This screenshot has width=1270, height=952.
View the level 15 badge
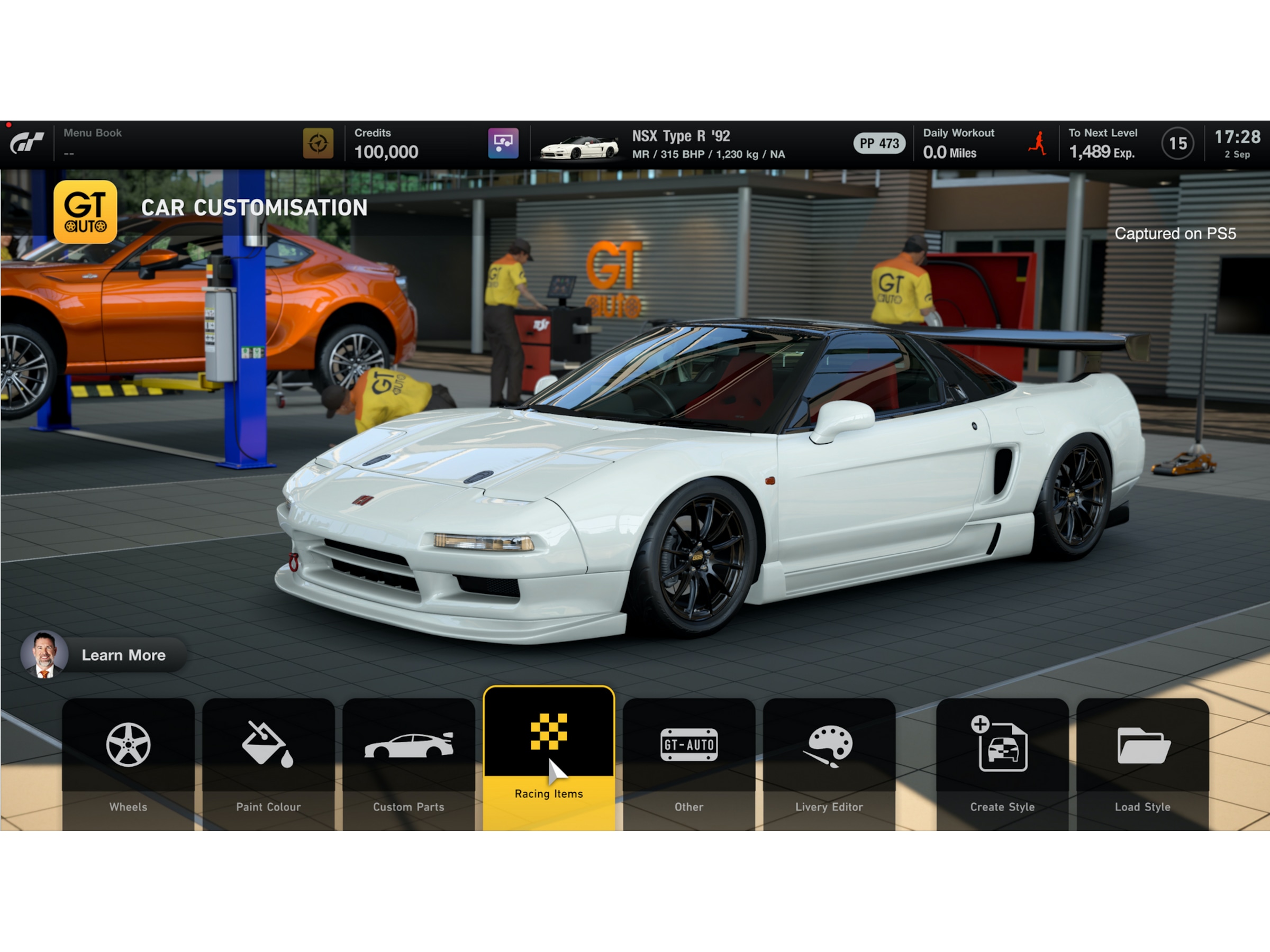click(x=1177, y=143)
